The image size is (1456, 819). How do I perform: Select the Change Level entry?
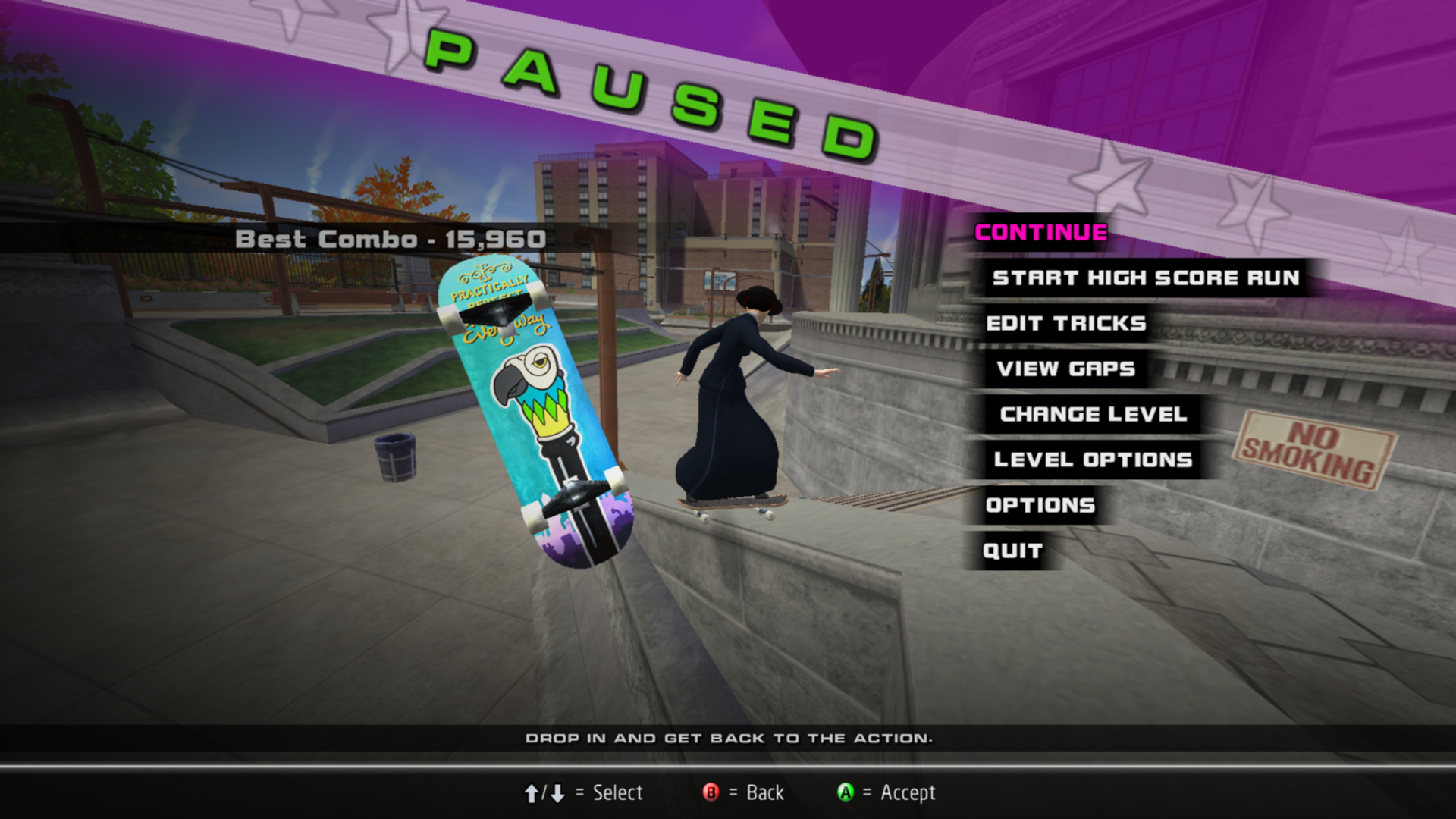(1093, 415)
